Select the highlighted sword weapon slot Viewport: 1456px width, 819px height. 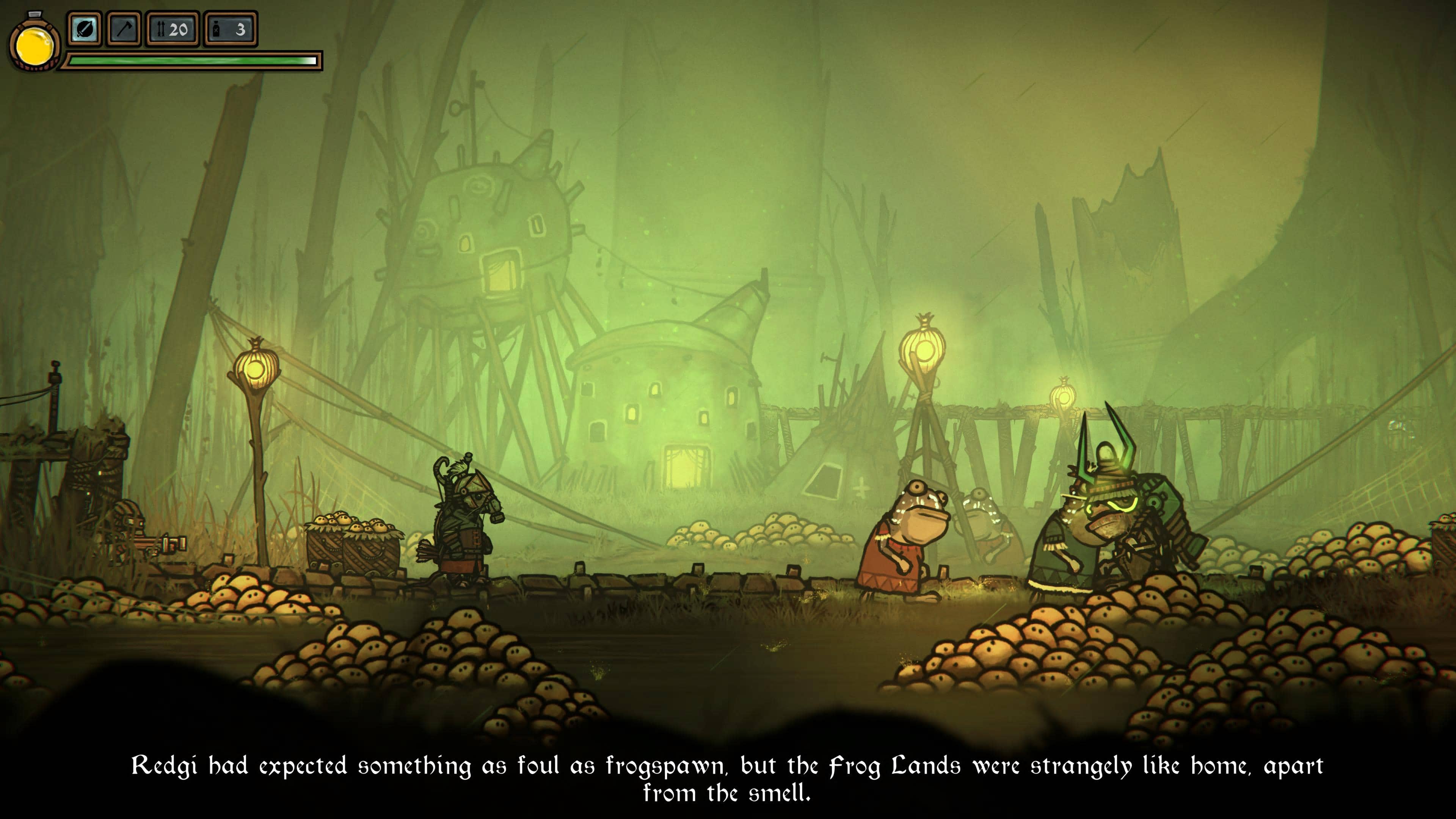tap(85, 29)
